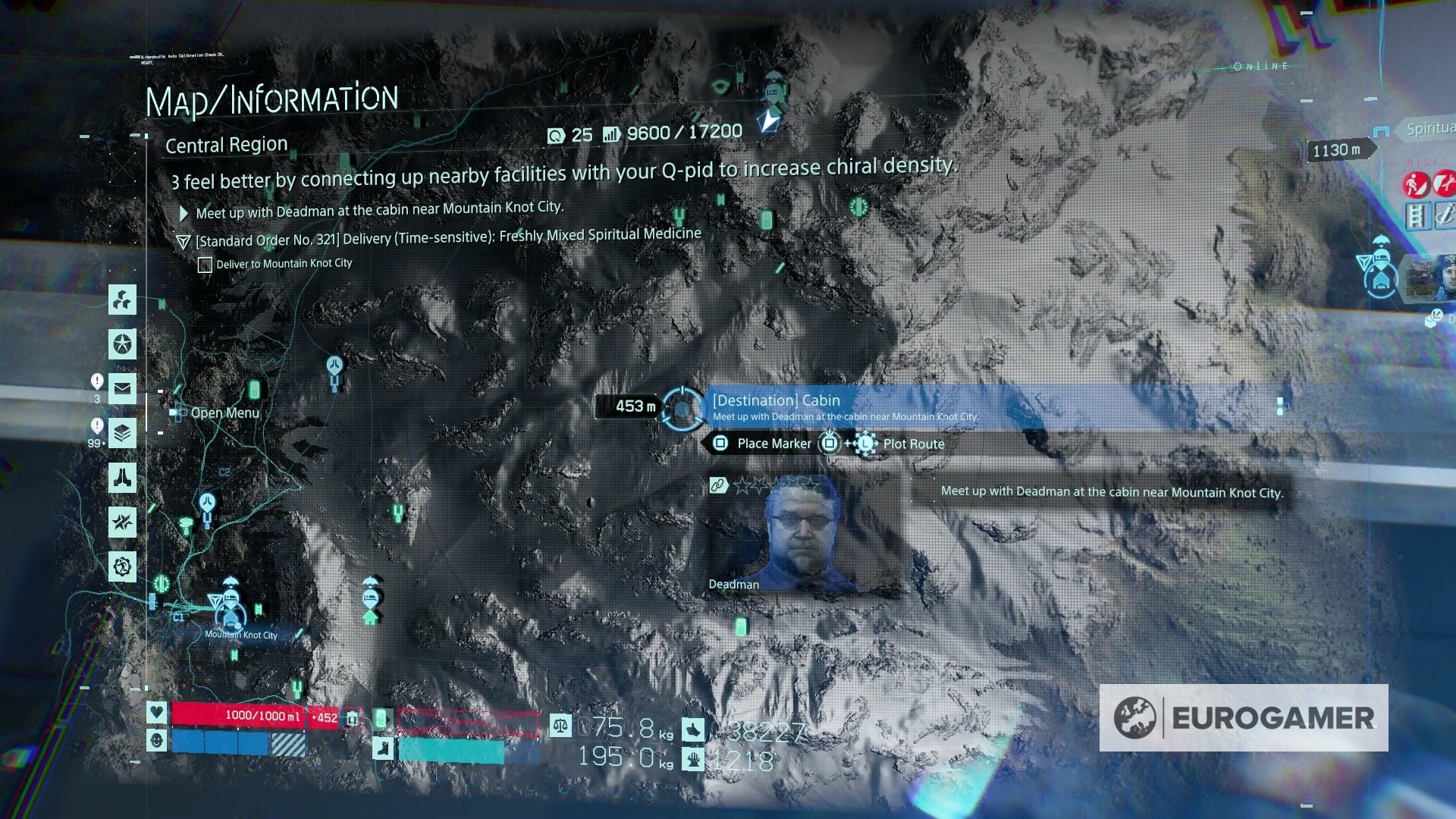The width and height of the screenshot is (1456, 819).
Task: Select the envelope mail icon in left sidebar
Action: click(121, 388)
